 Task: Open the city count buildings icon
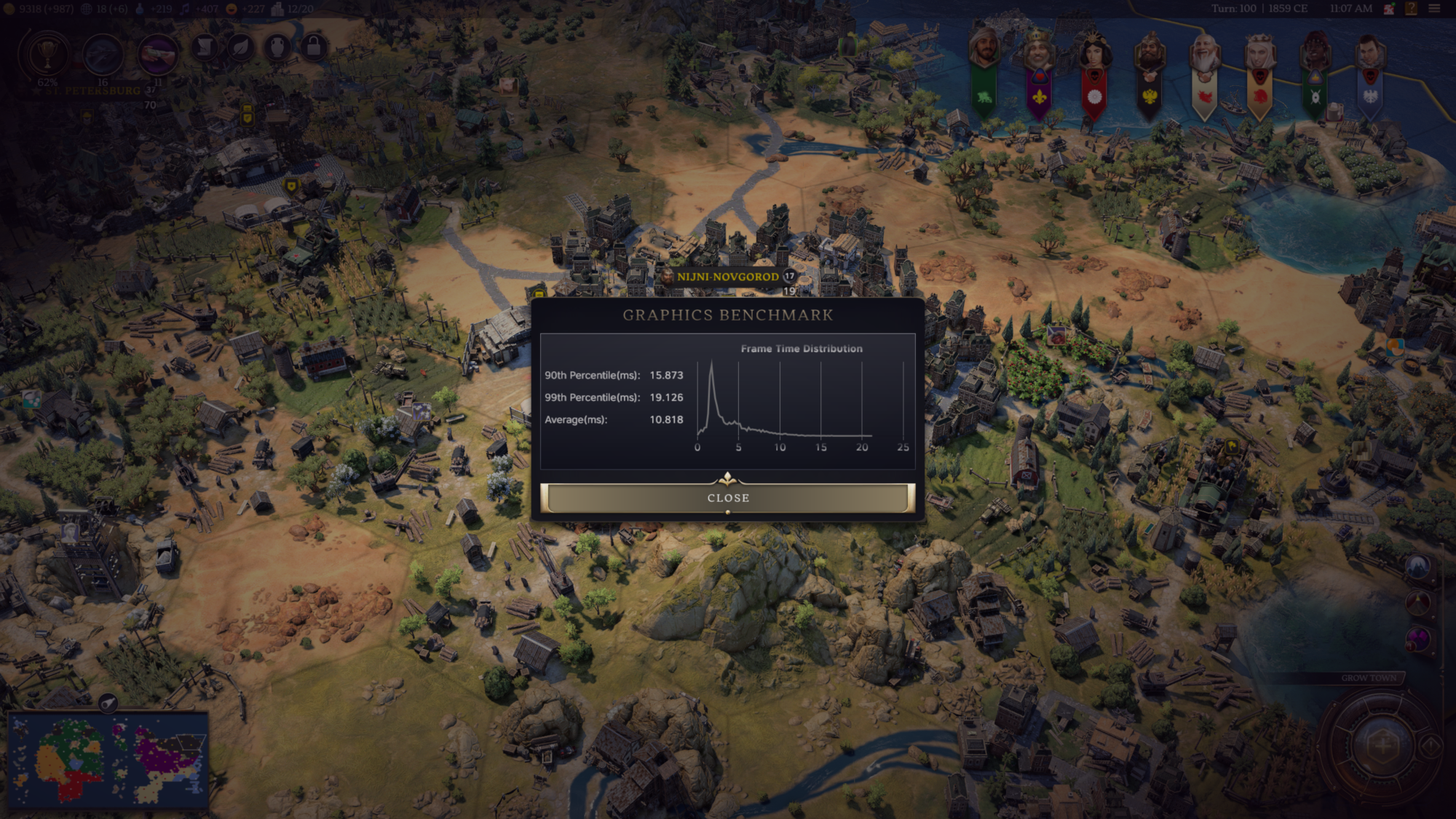pos(277,9)
